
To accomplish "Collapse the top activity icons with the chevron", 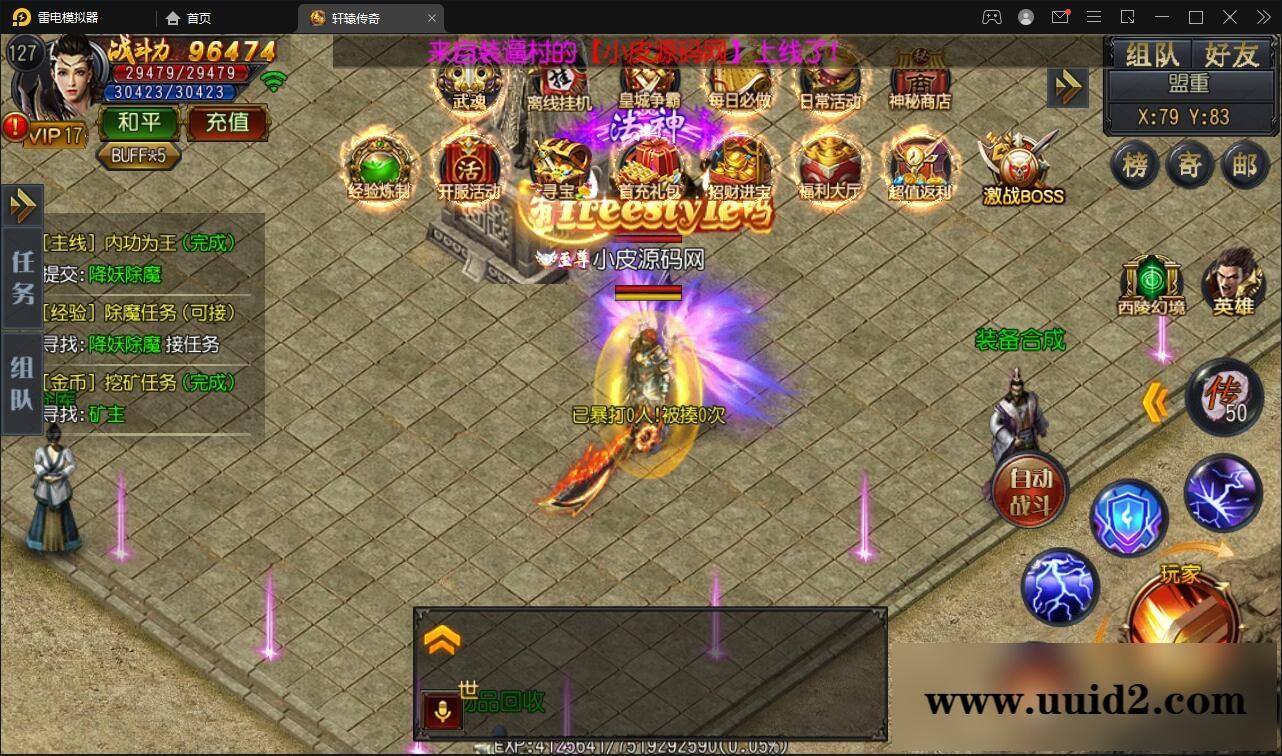I will pyautogui.click(x=1068, y=87).
